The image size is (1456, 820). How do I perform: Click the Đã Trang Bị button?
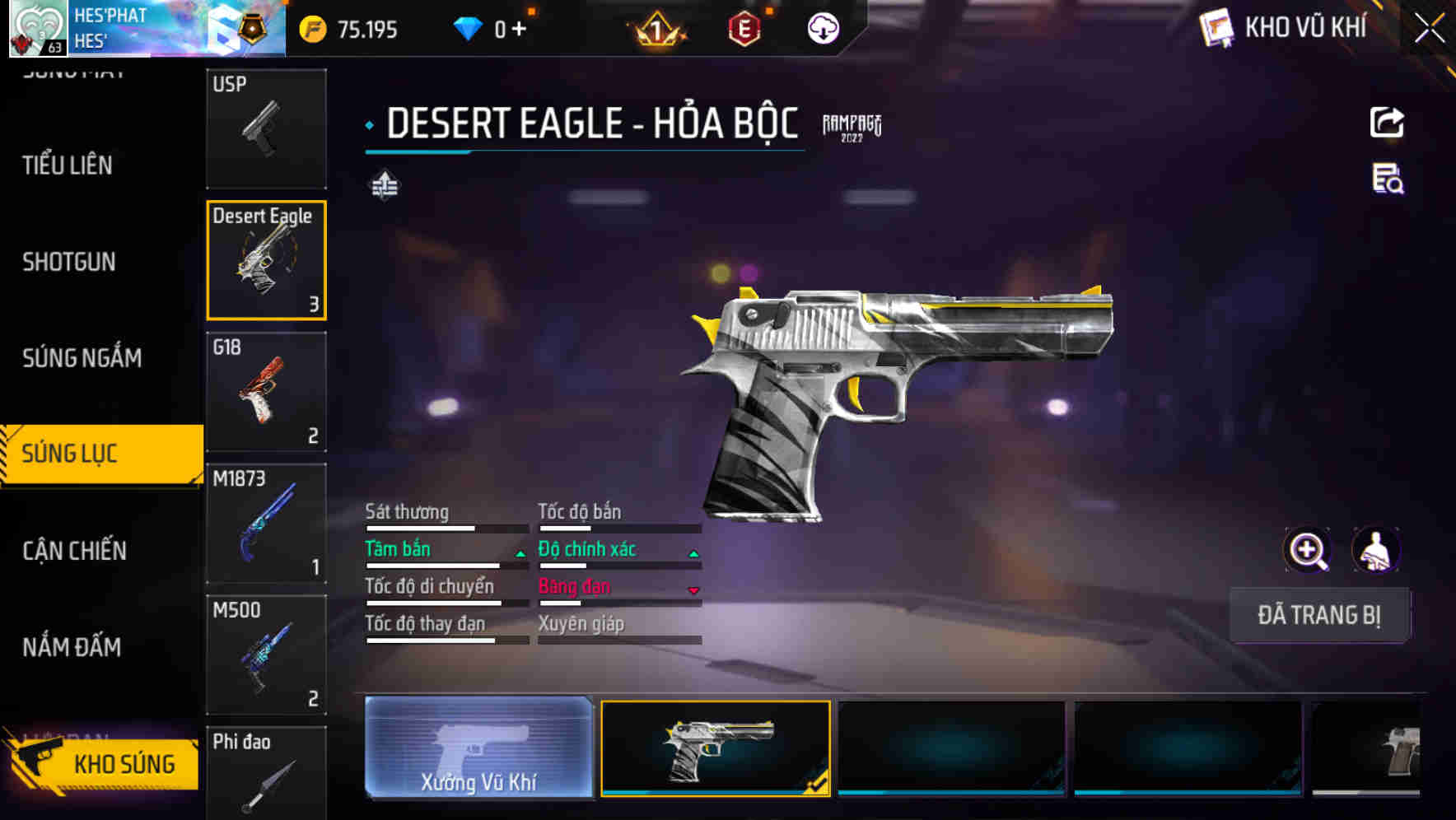coord(1318,615)
